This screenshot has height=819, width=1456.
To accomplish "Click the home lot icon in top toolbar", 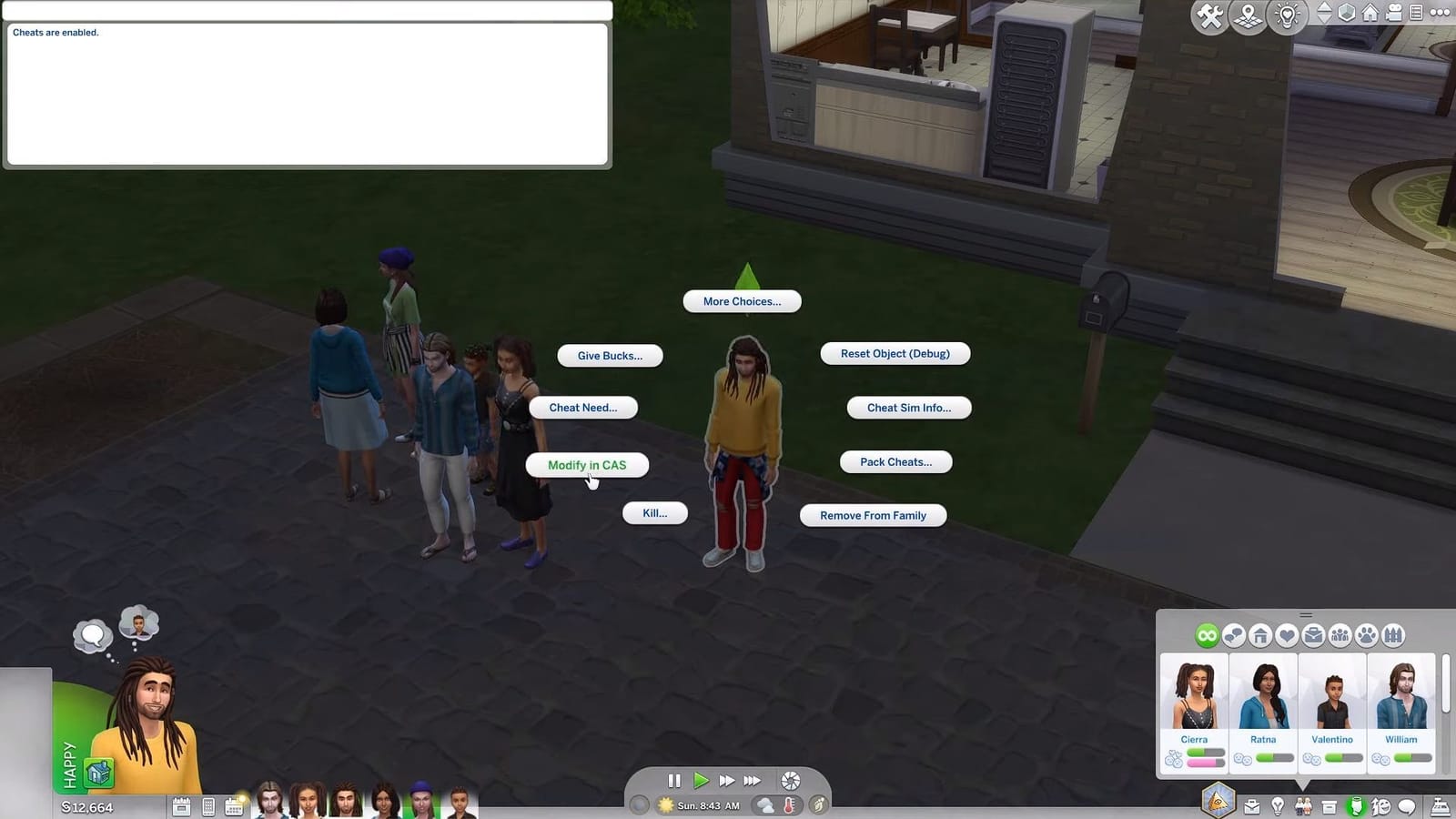I will (x=1368, y=13).
